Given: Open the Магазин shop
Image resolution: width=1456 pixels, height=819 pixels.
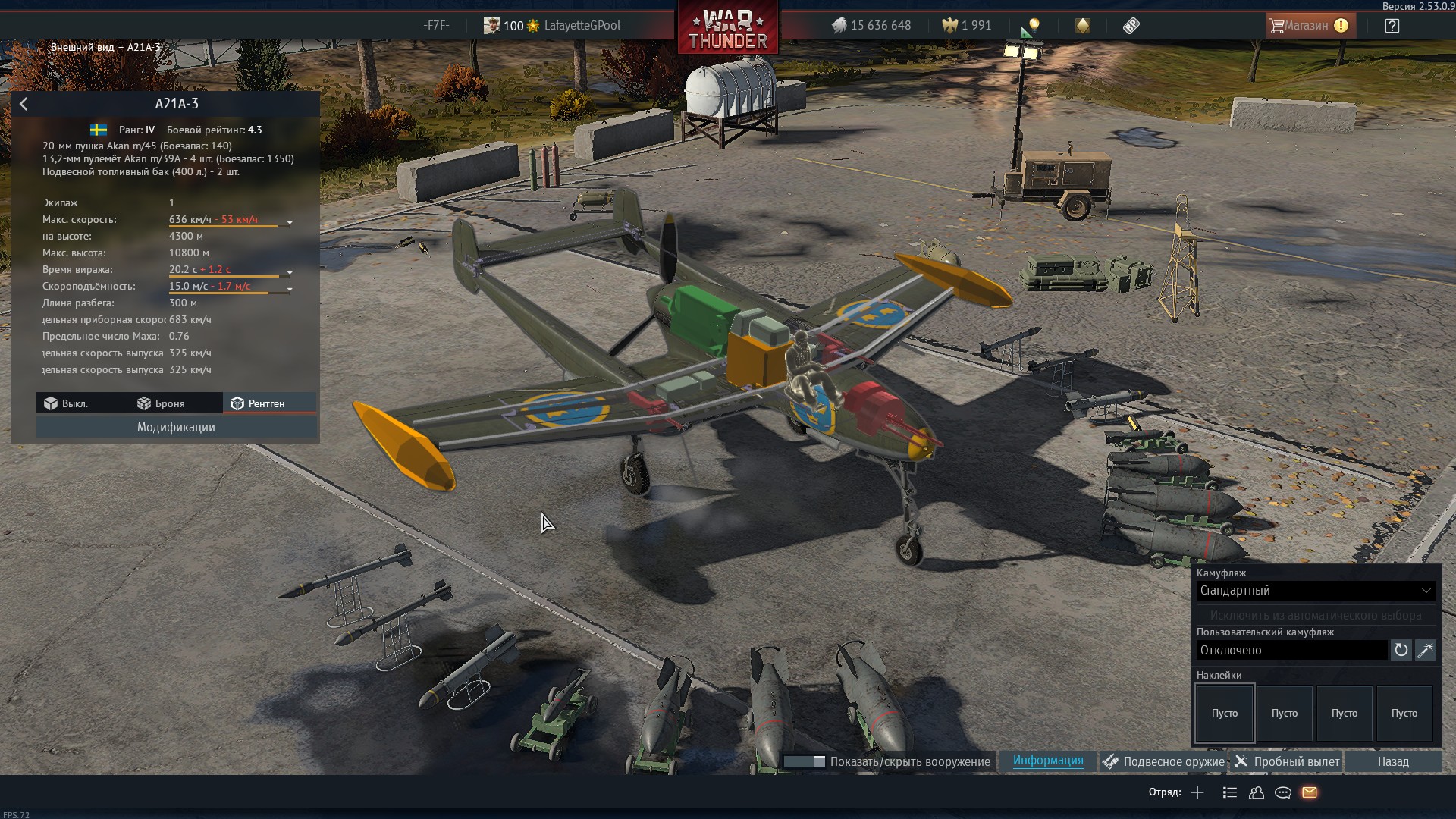Looking at the screenshot, I should pyautogui.click(x=1308, y=26).
